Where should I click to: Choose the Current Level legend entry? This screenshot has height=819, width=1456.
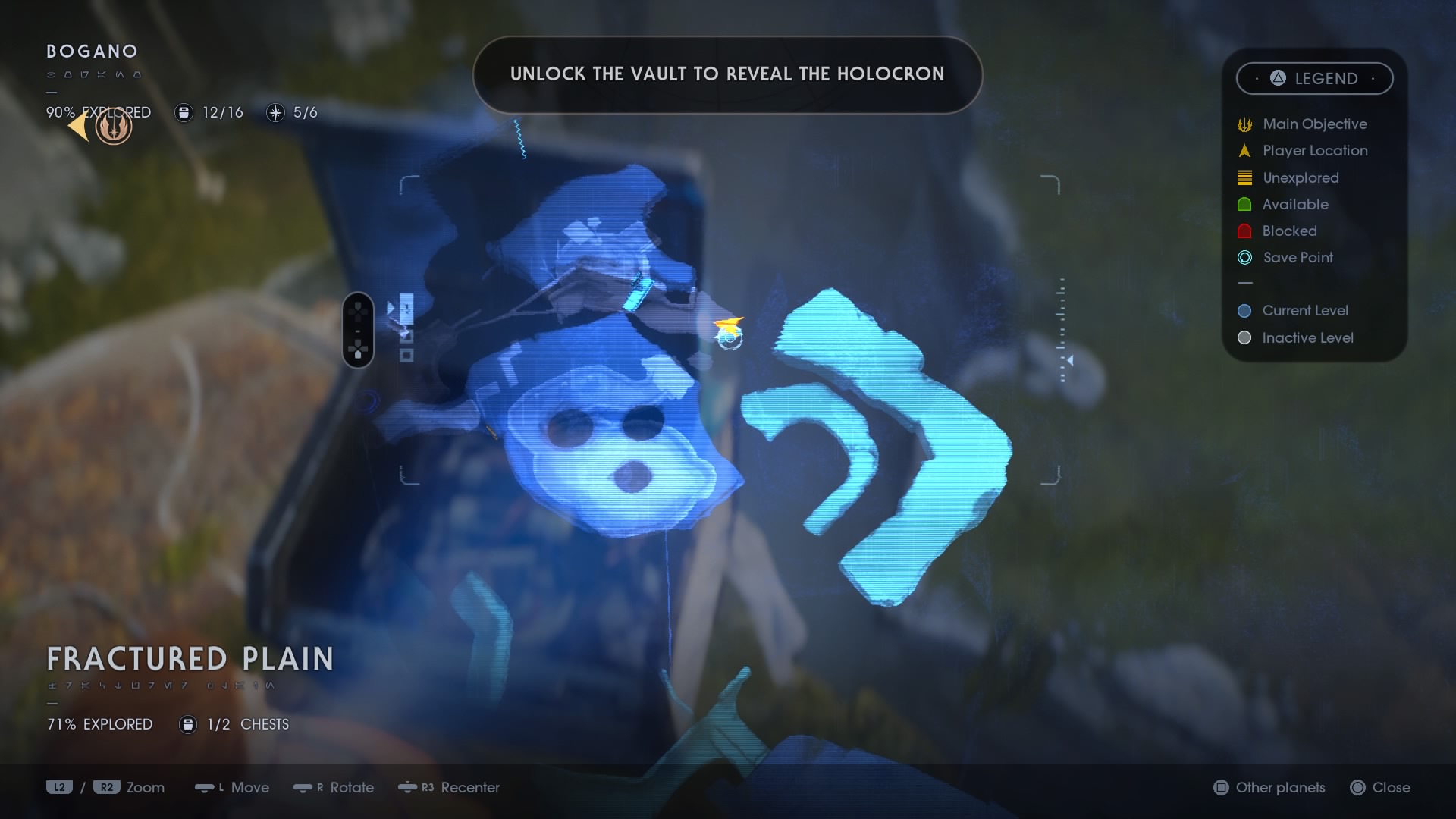tap(1304, 310)
